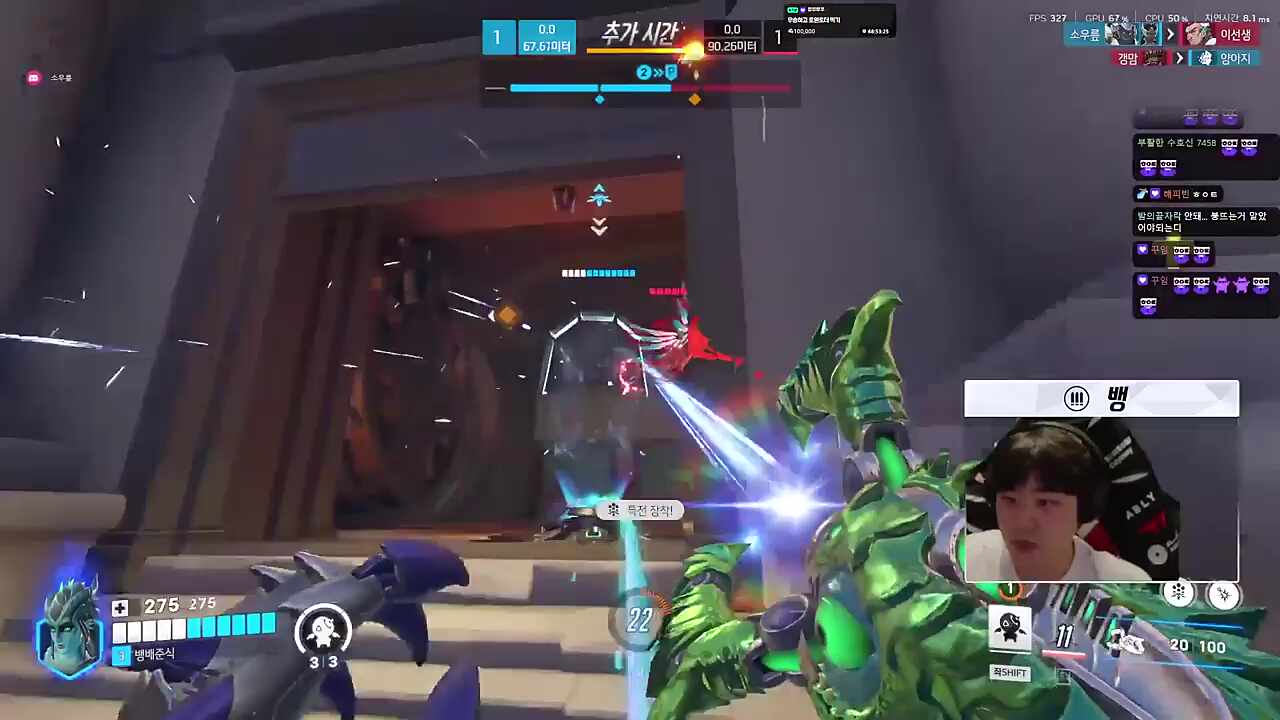This screenshot has width=1280, height=720.
Task: Open the stream chat message from 해피빈
Action: (x=1178, y=194)
